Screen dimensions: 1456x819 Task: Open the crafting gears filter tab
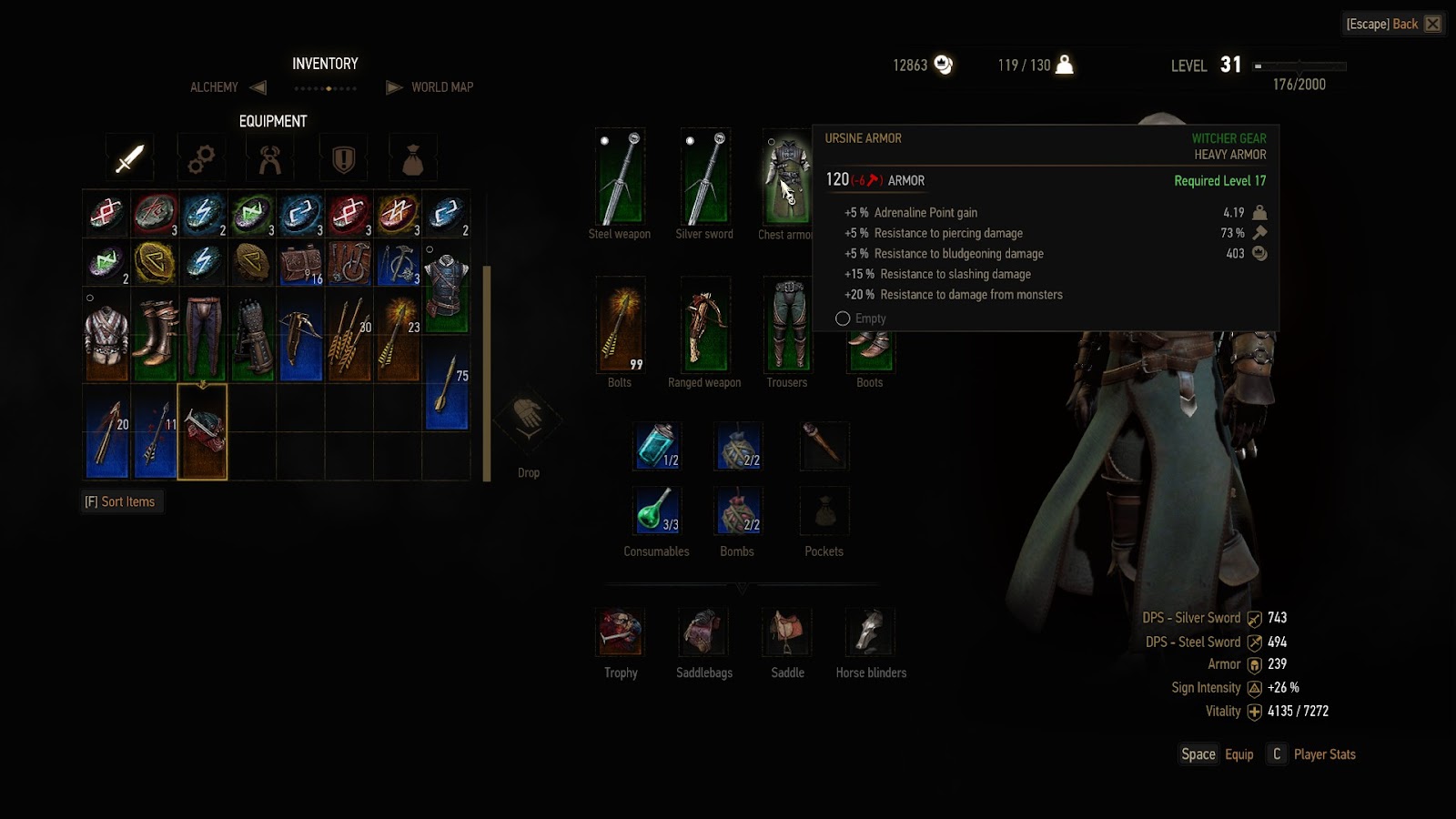click(x=200, y=159)
